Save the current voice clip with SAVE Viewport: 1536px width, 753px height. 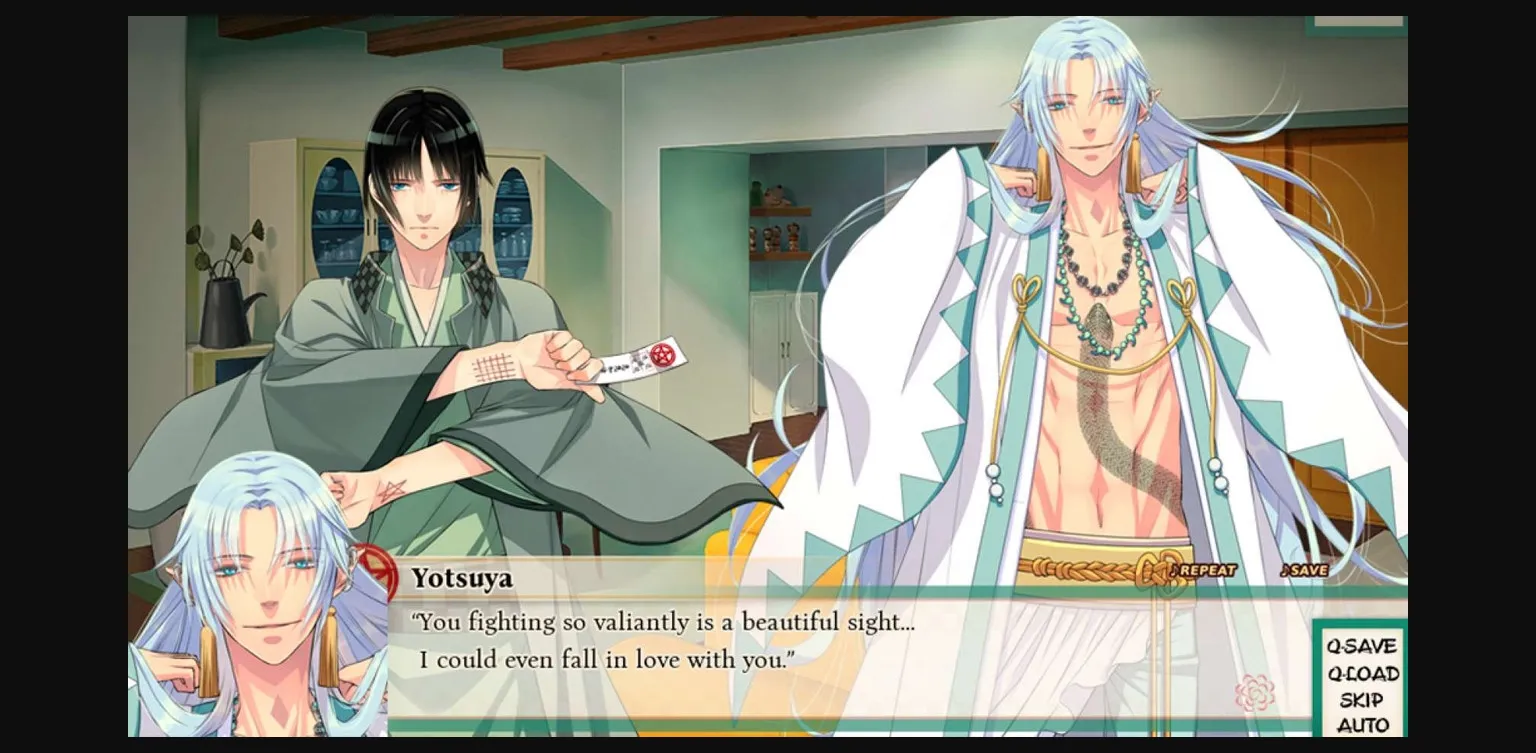pyautogui.click(x=1310, y=568)
